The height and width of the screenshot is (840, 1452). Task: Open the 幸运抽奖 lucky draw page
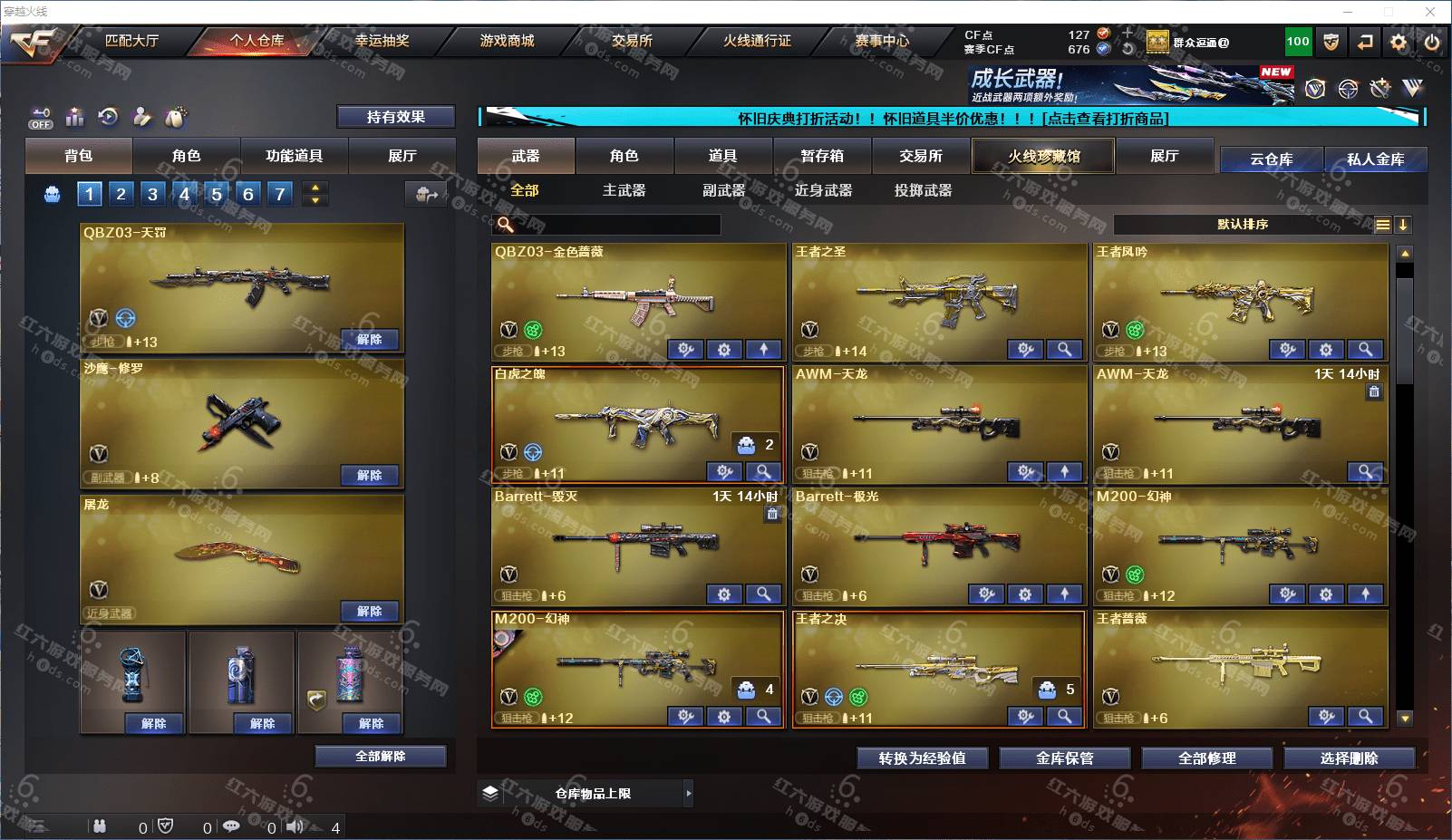click(382, 41)
